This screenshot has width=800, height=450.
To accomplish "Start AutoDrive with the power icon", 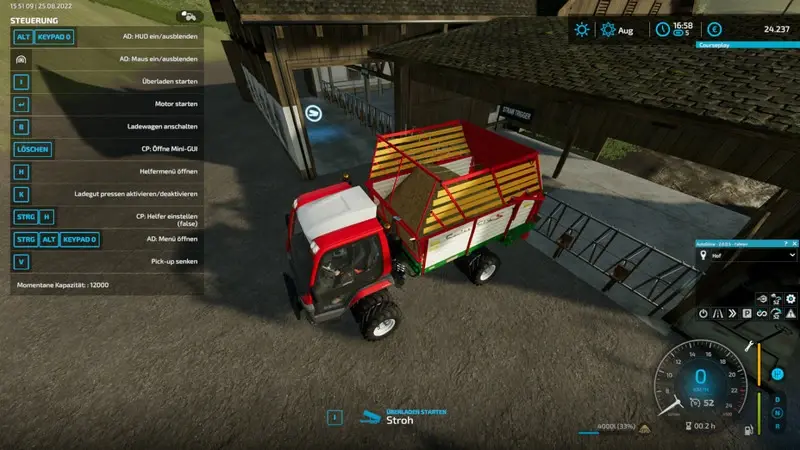I will pos(701,313).
